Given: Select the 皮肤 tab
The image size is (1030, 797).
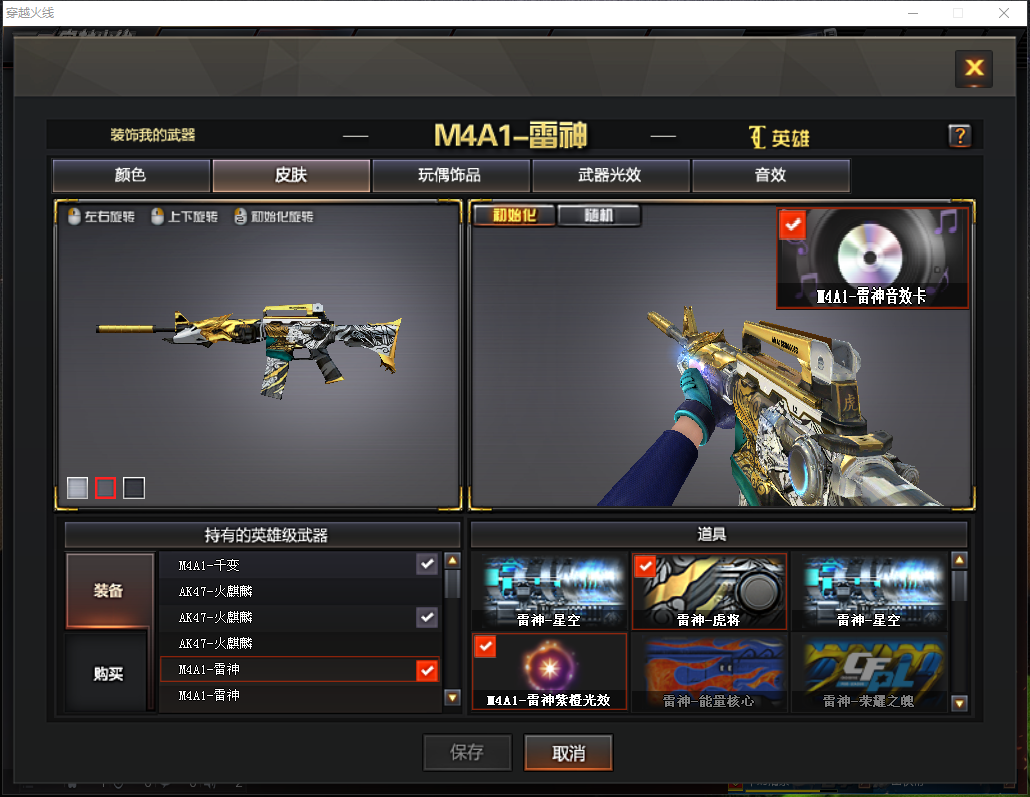Looking at the screenshot, I should coord(291,176).
